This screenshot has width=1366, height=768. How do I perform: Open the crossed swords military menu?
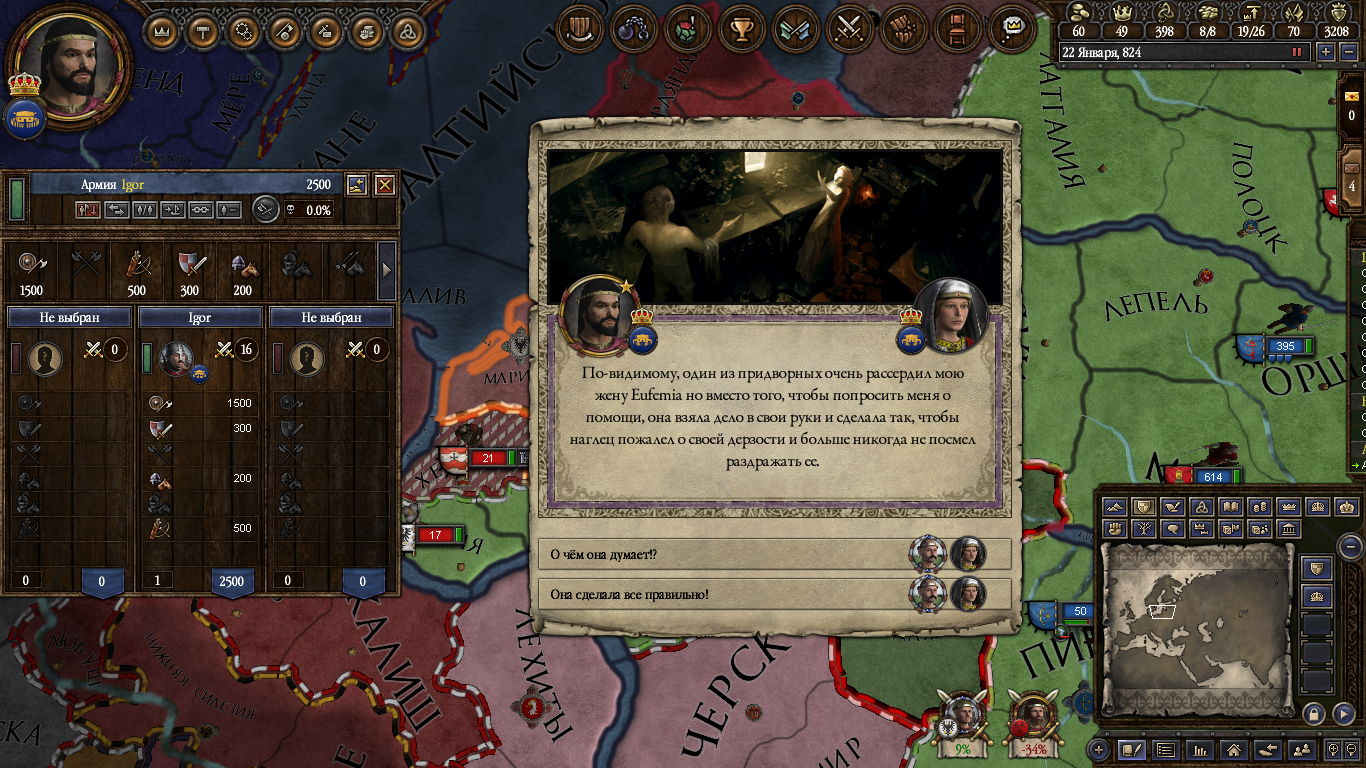click(x=850, y=29)
